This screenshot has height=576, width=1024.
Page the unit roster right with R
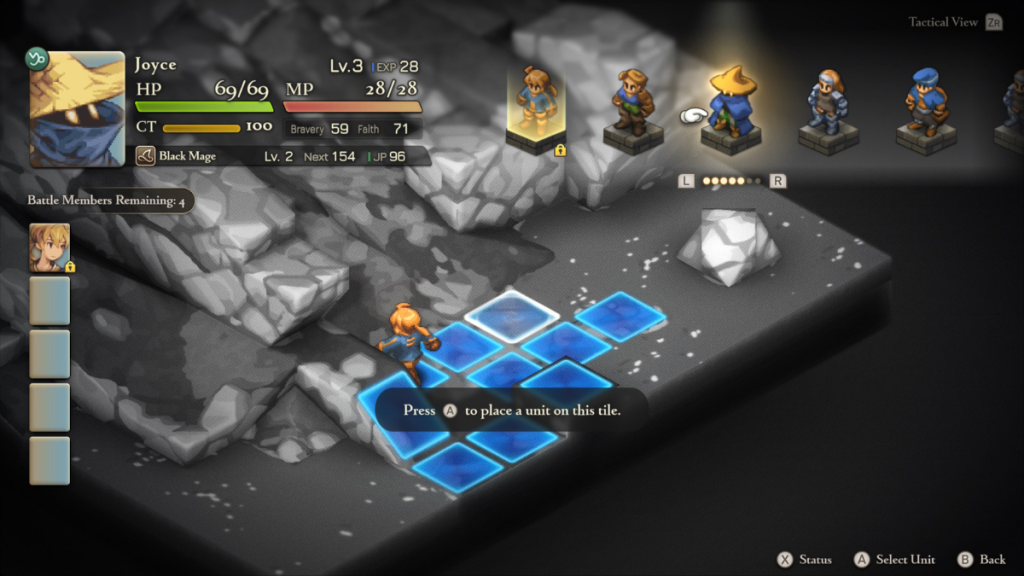(778, 181)
